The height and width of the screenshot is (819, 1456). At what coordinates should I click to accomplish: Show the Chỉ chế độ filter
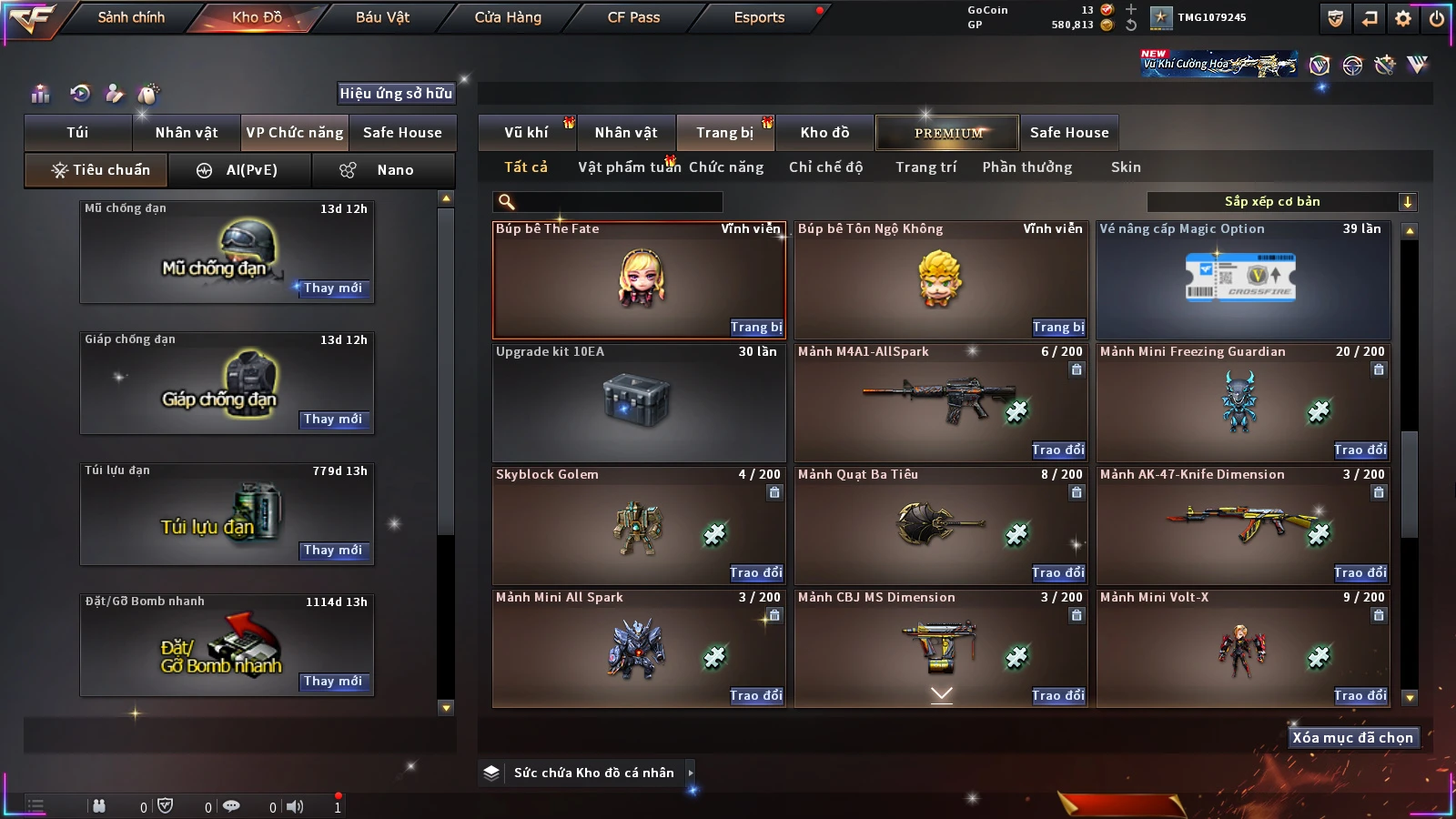coord(825,167)
